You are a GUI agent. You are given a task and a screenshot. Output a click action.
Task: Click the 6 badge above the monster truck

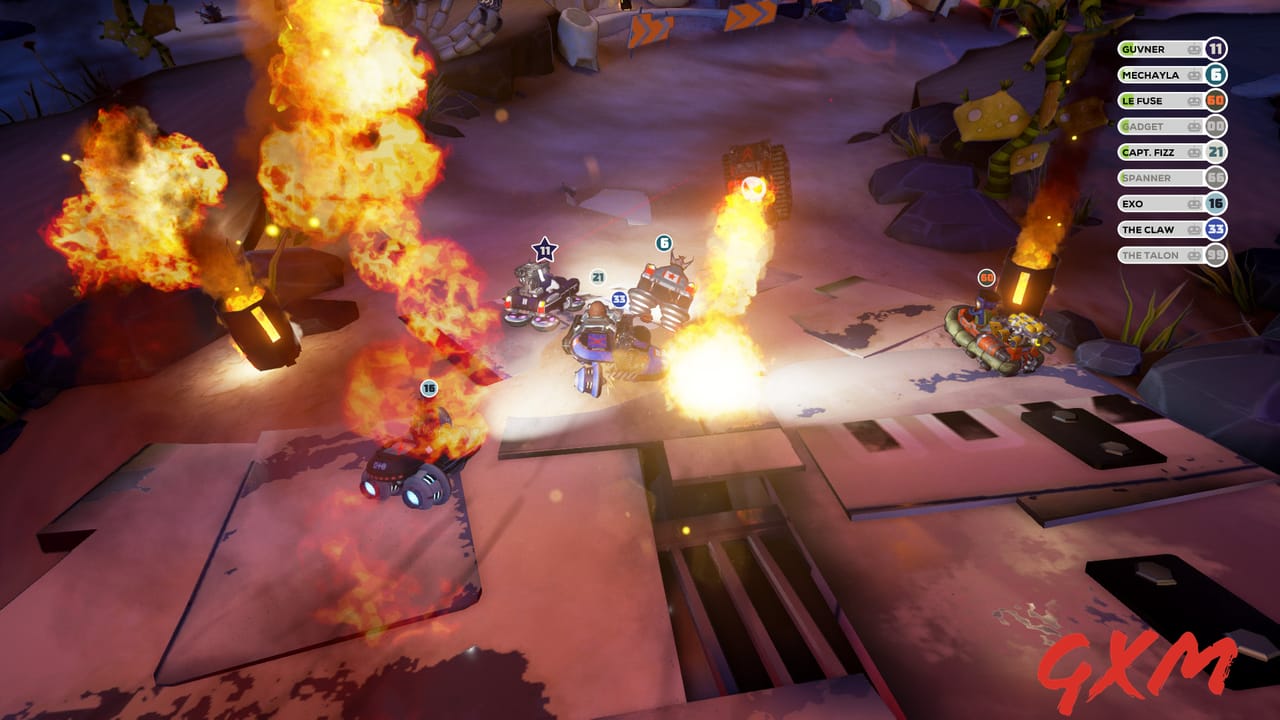(662, 241)
